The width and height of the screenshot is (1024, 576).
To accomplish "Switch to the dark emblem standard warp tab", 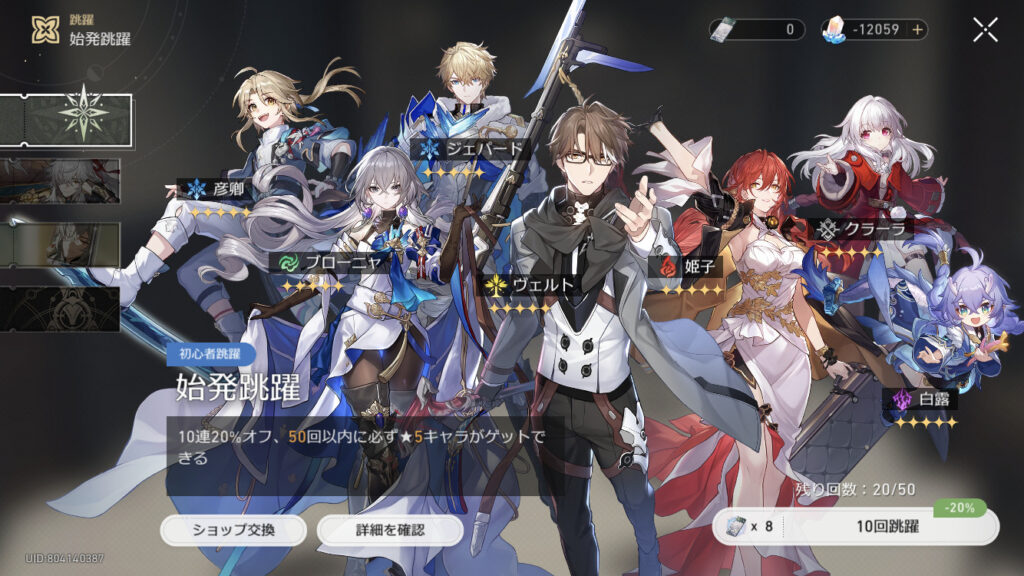I will (60, 309).
